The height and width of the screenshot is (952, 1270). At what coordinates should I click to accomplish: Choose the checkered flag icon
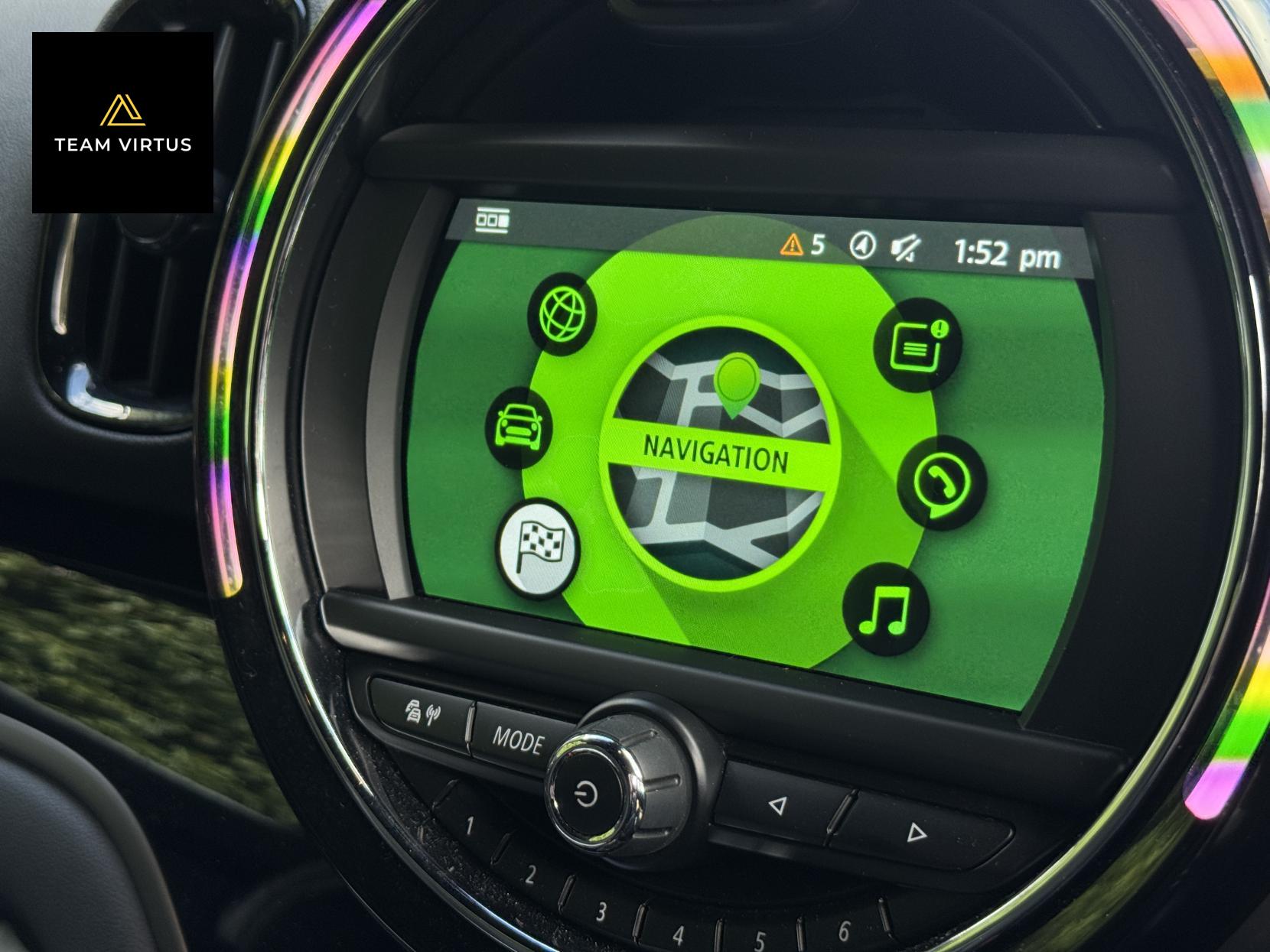point(539,547)
